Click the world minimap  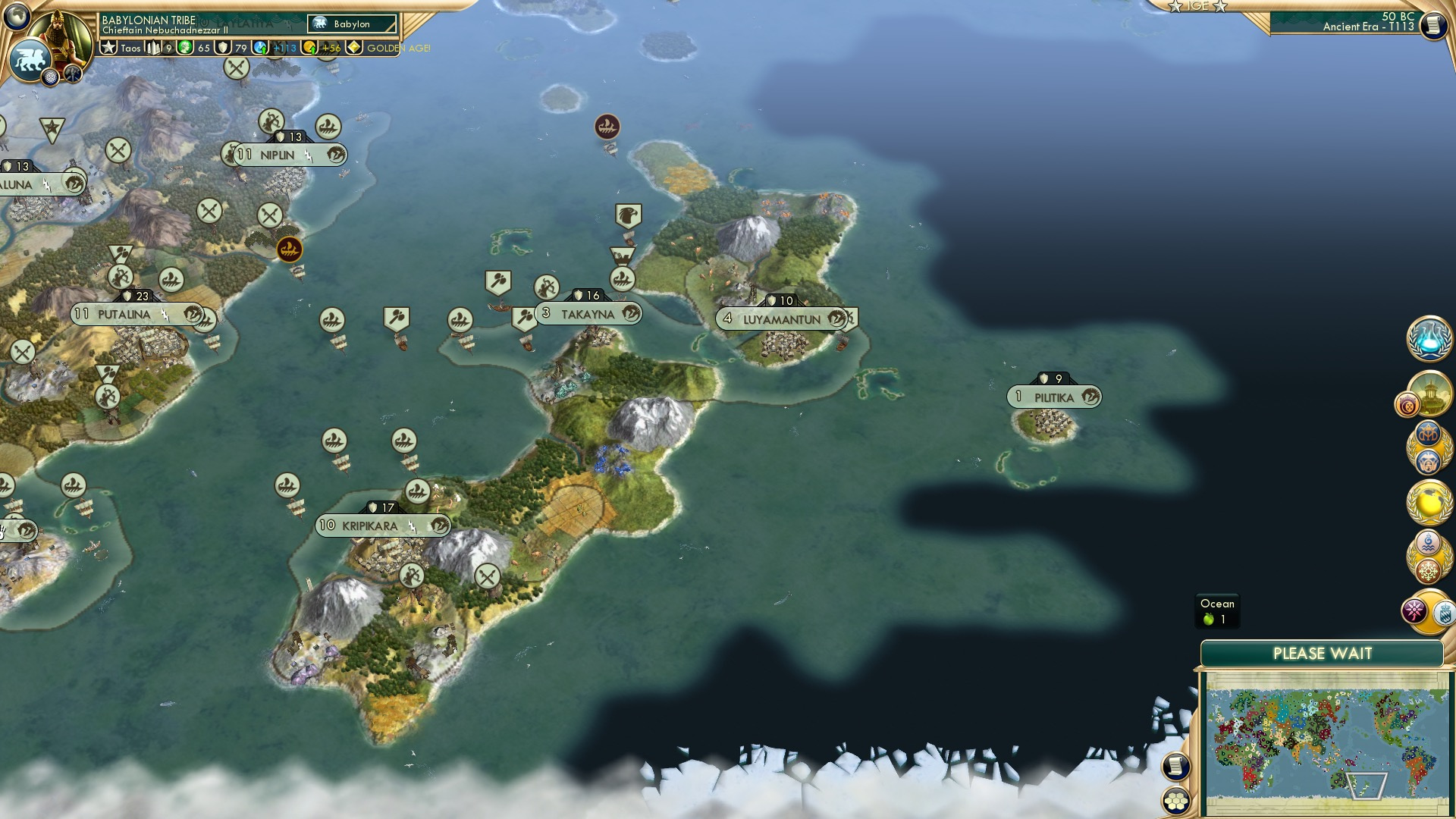pyautogui.click(x=1325, y=743)
